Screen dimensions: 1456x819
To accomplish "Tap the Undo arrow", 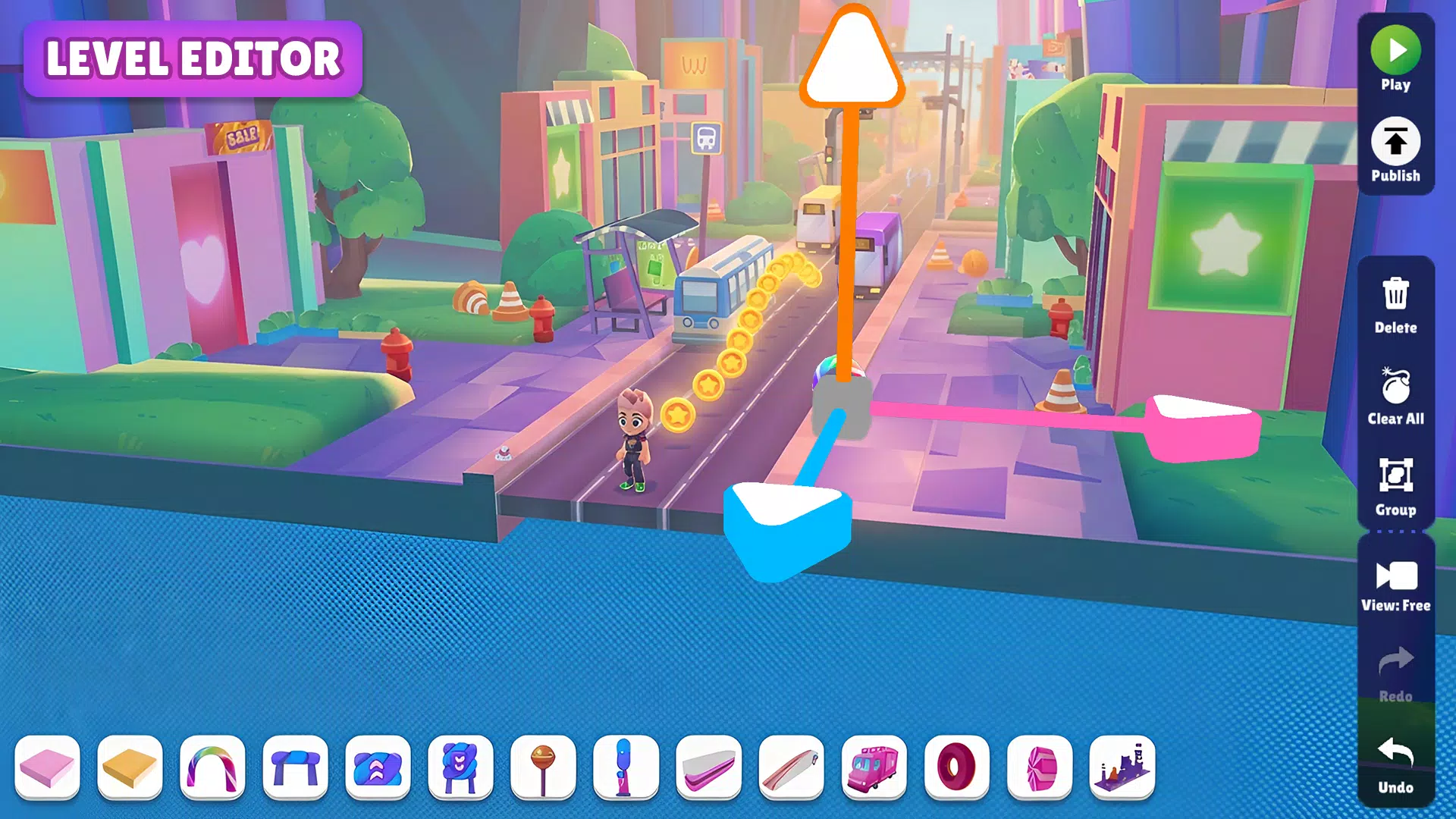I will pos(1395,751).
